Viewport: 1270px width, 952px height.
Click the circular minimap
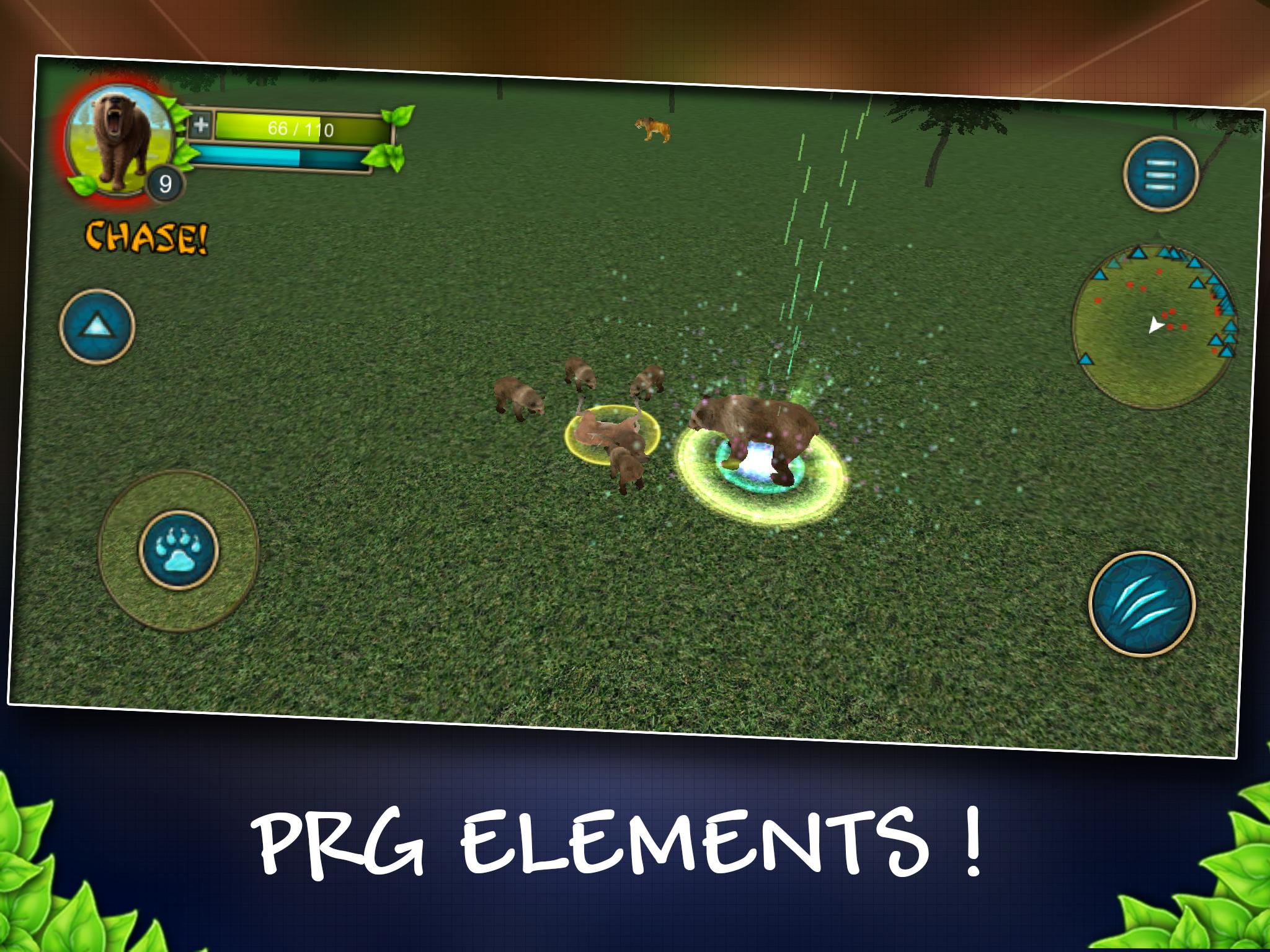tap(1154, 326)
